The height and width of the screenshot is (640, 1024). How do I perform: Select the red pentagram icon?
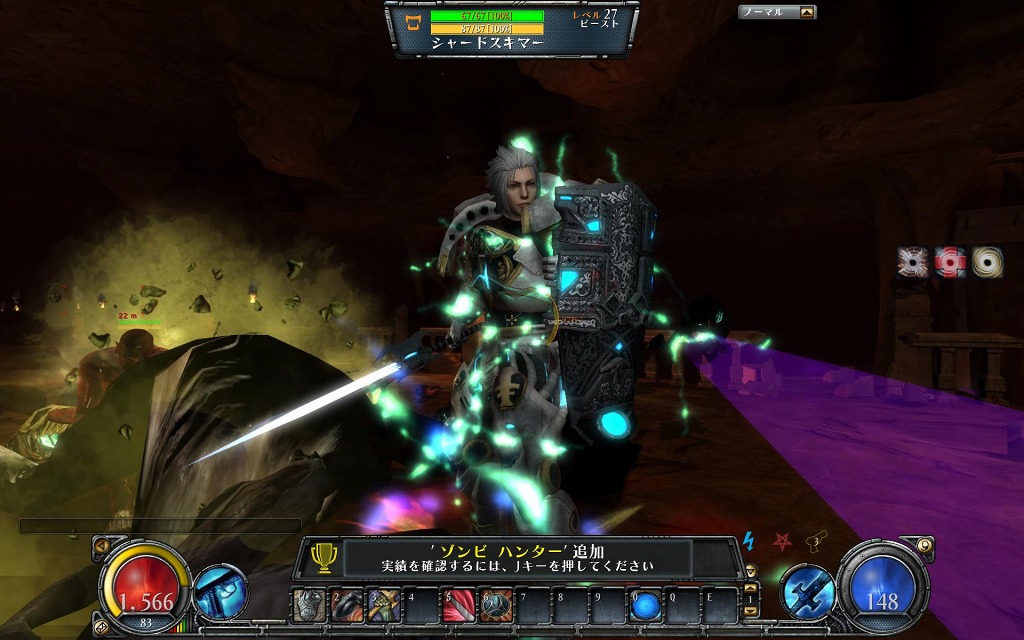tap(782, 541)
